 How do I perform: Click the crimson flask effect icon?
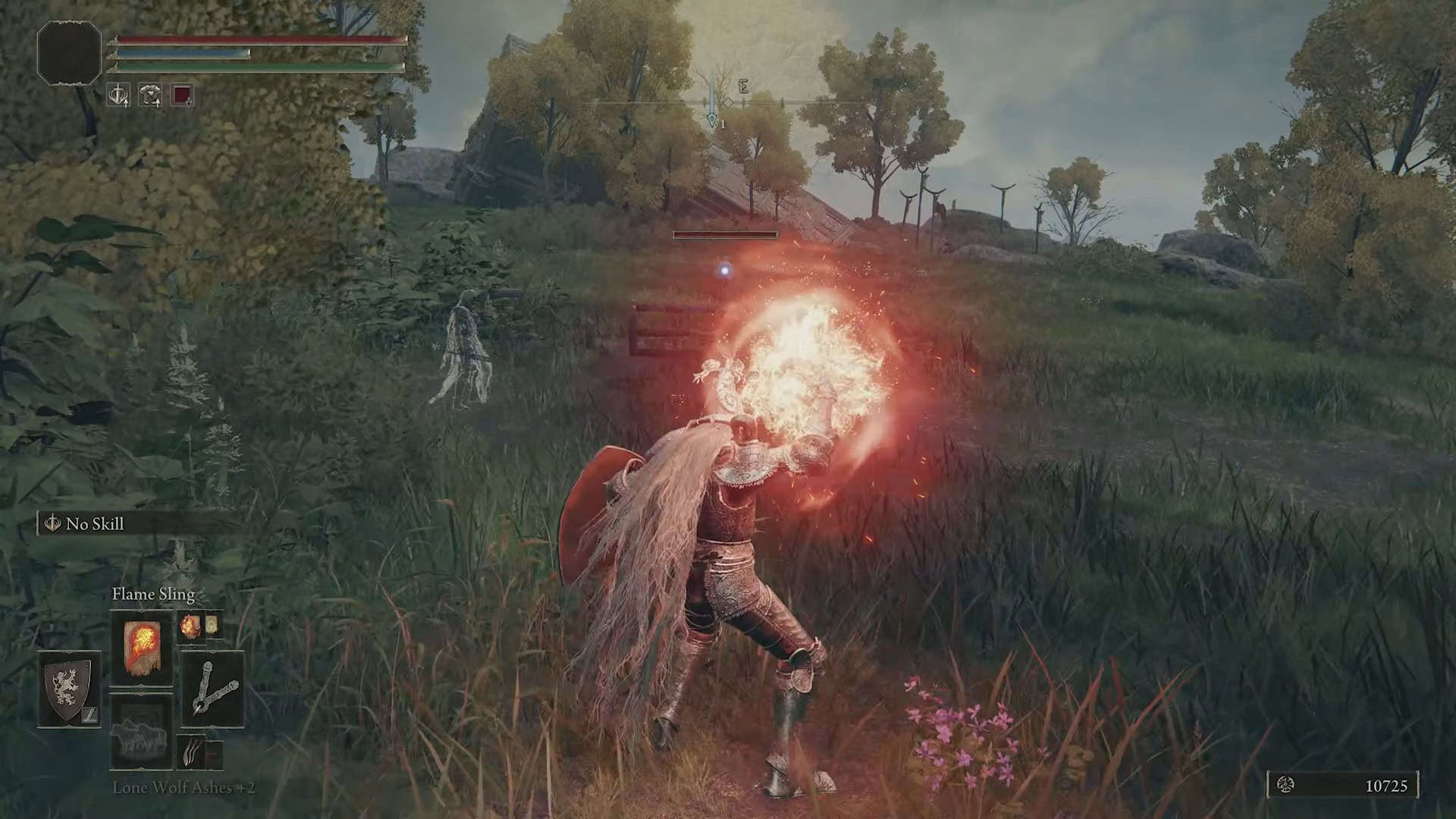pyautogui.click(x=182, y=96)
